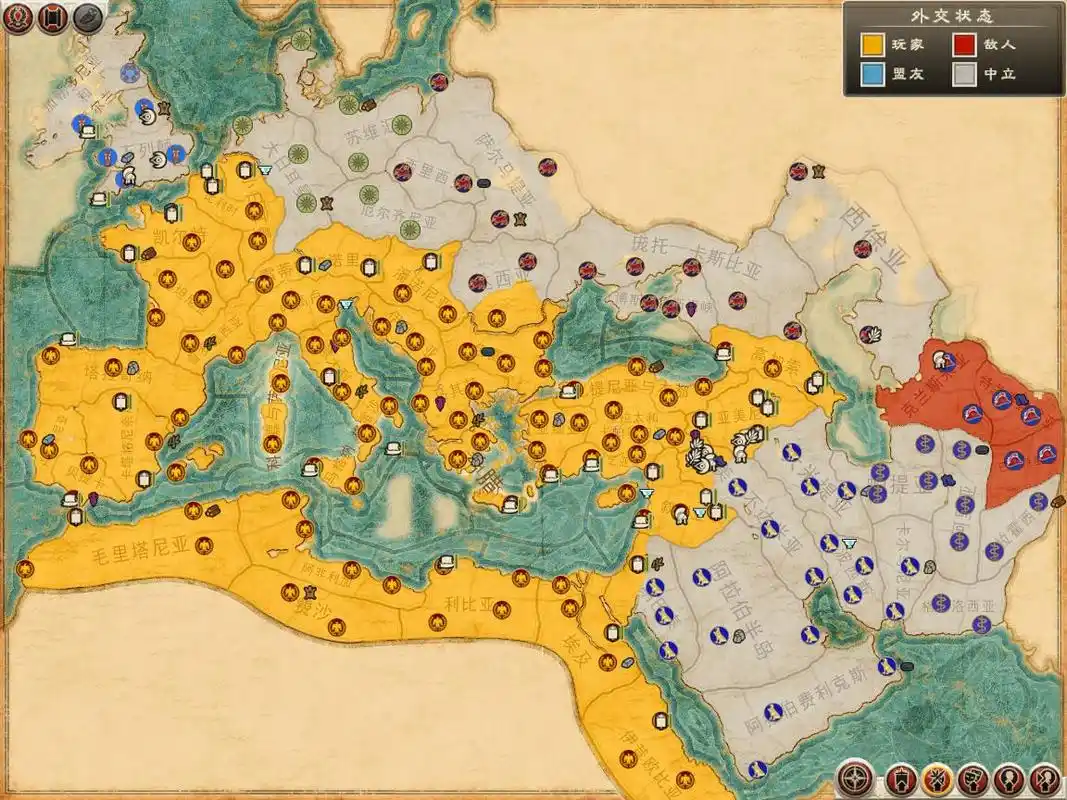Click the laurel wreath emblem button
The image size is (1067, 800).
[18, 17]
